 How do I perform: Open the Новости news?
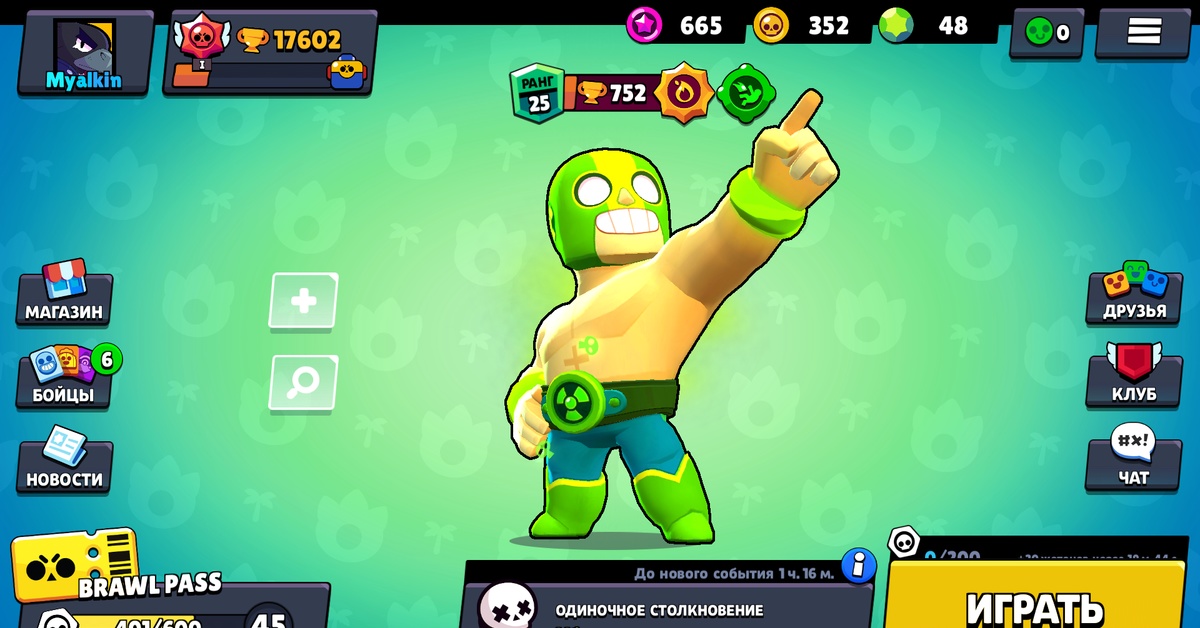[x=64, y=462]
